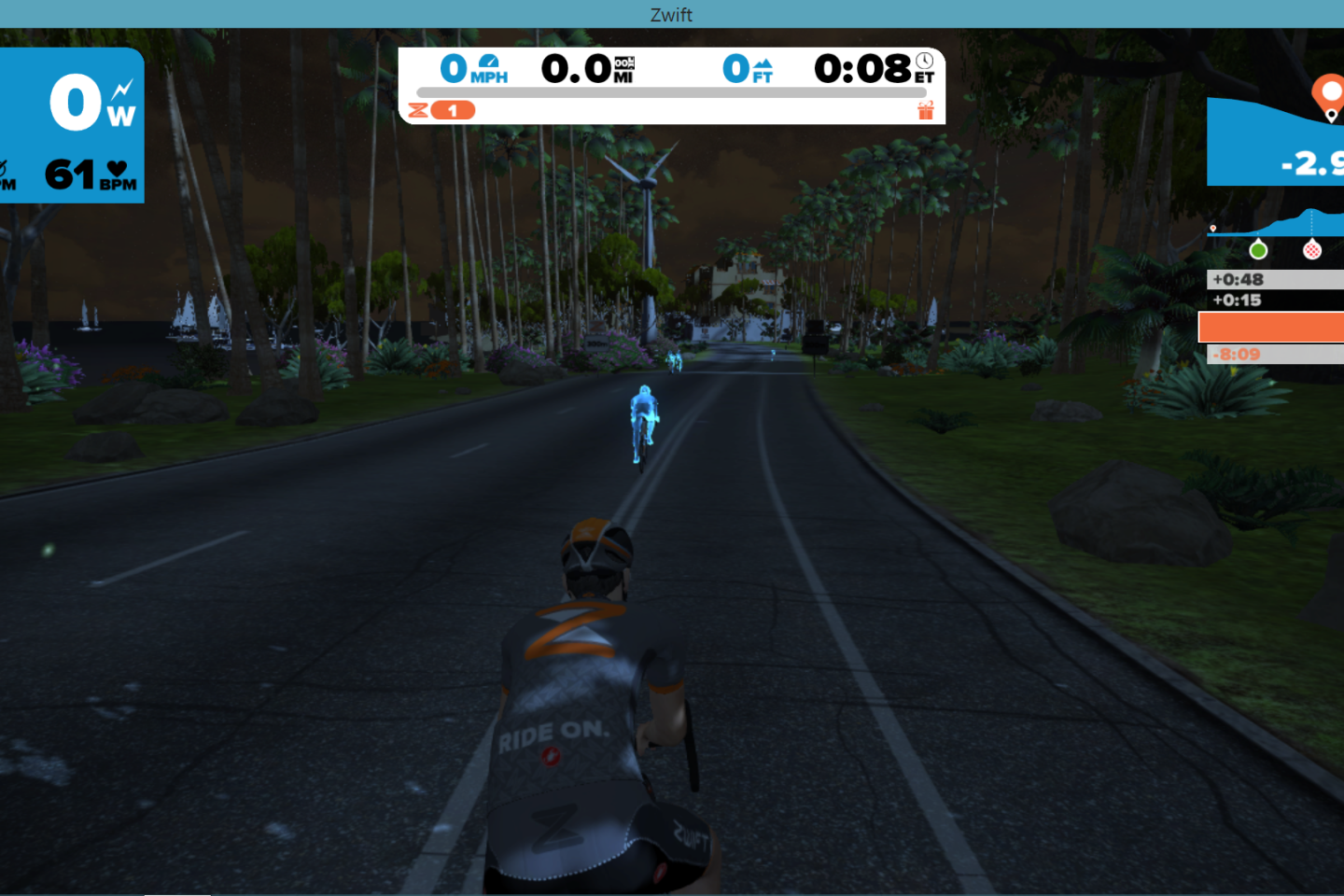Click the orange location pin marker
Screen dimensions: 1344x896
(1327, 95)
